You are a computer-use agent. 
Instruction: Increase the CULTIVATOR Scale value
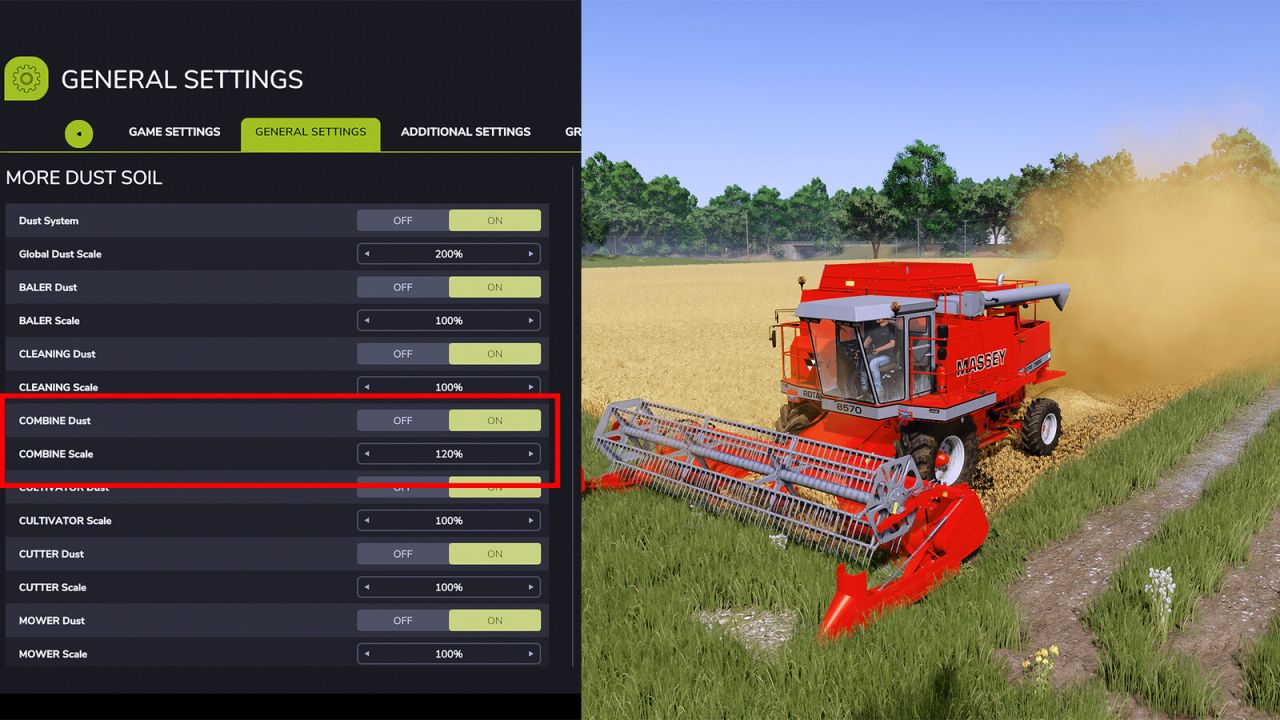[x=531, y=520]
